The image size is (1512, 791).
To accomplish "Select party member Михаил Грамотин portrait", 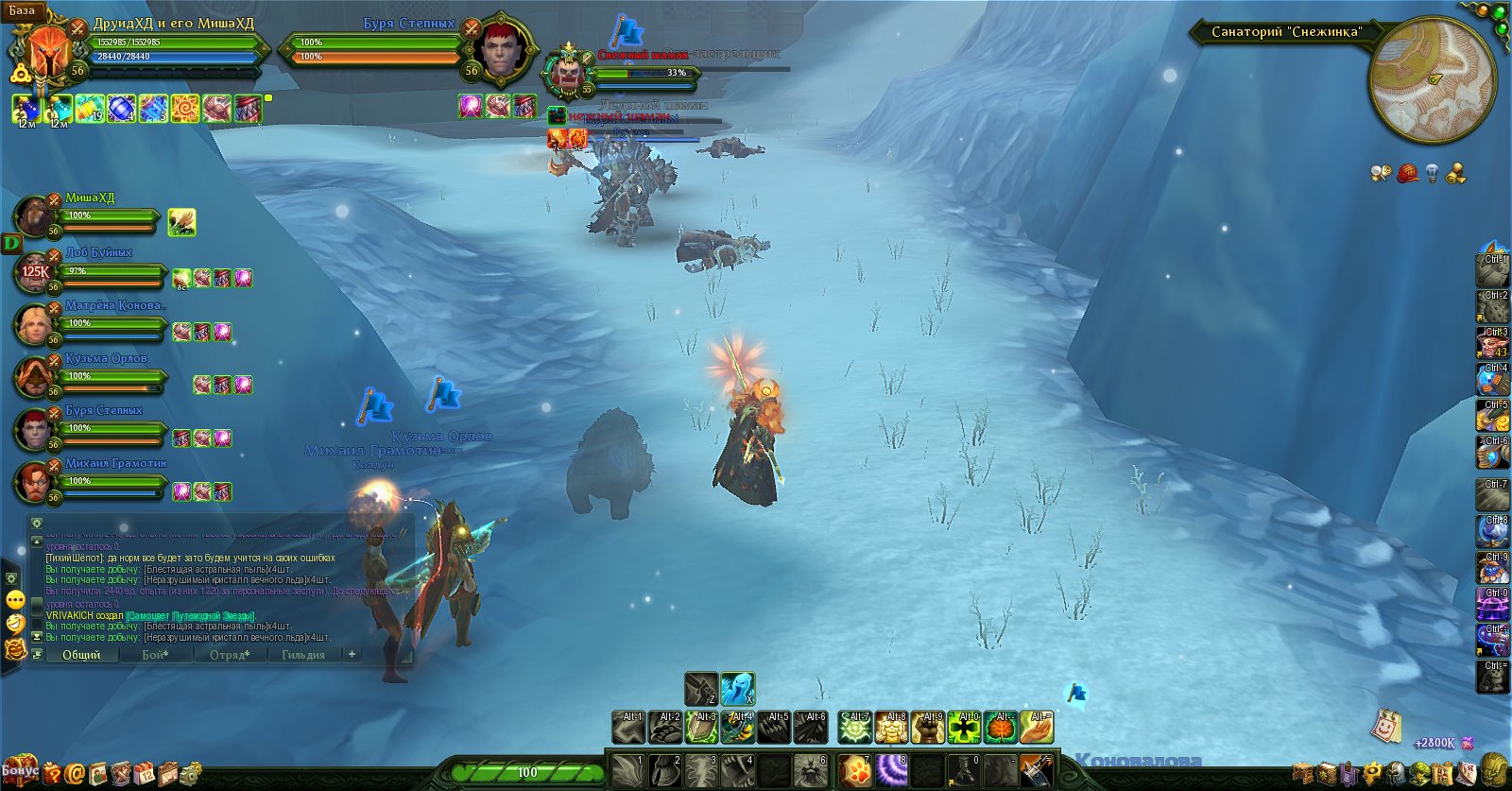I will tap(34, 482).
